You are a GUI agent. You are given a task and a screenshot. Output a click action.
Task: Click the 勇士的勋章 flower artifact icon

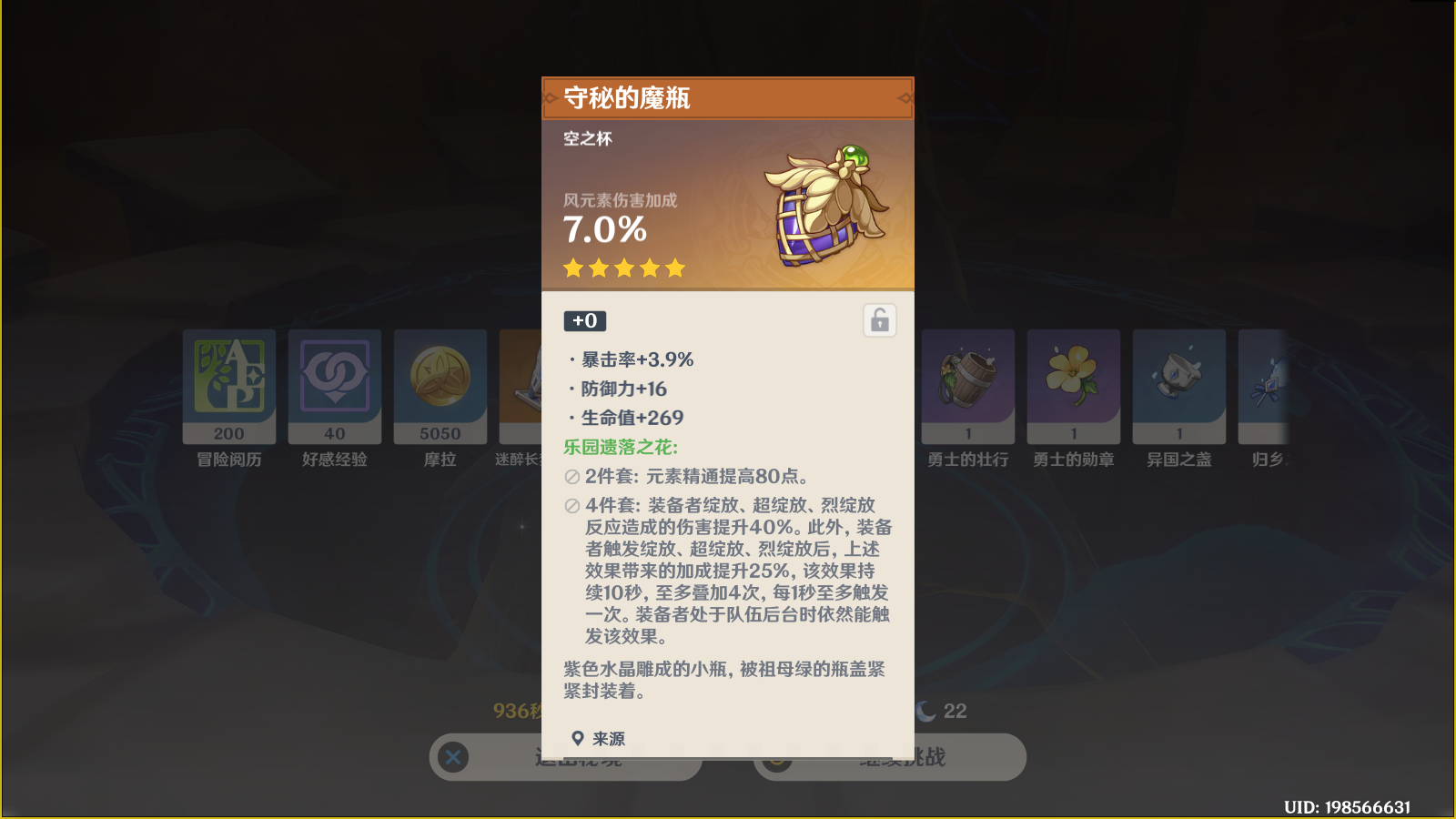click(1073, 382)
